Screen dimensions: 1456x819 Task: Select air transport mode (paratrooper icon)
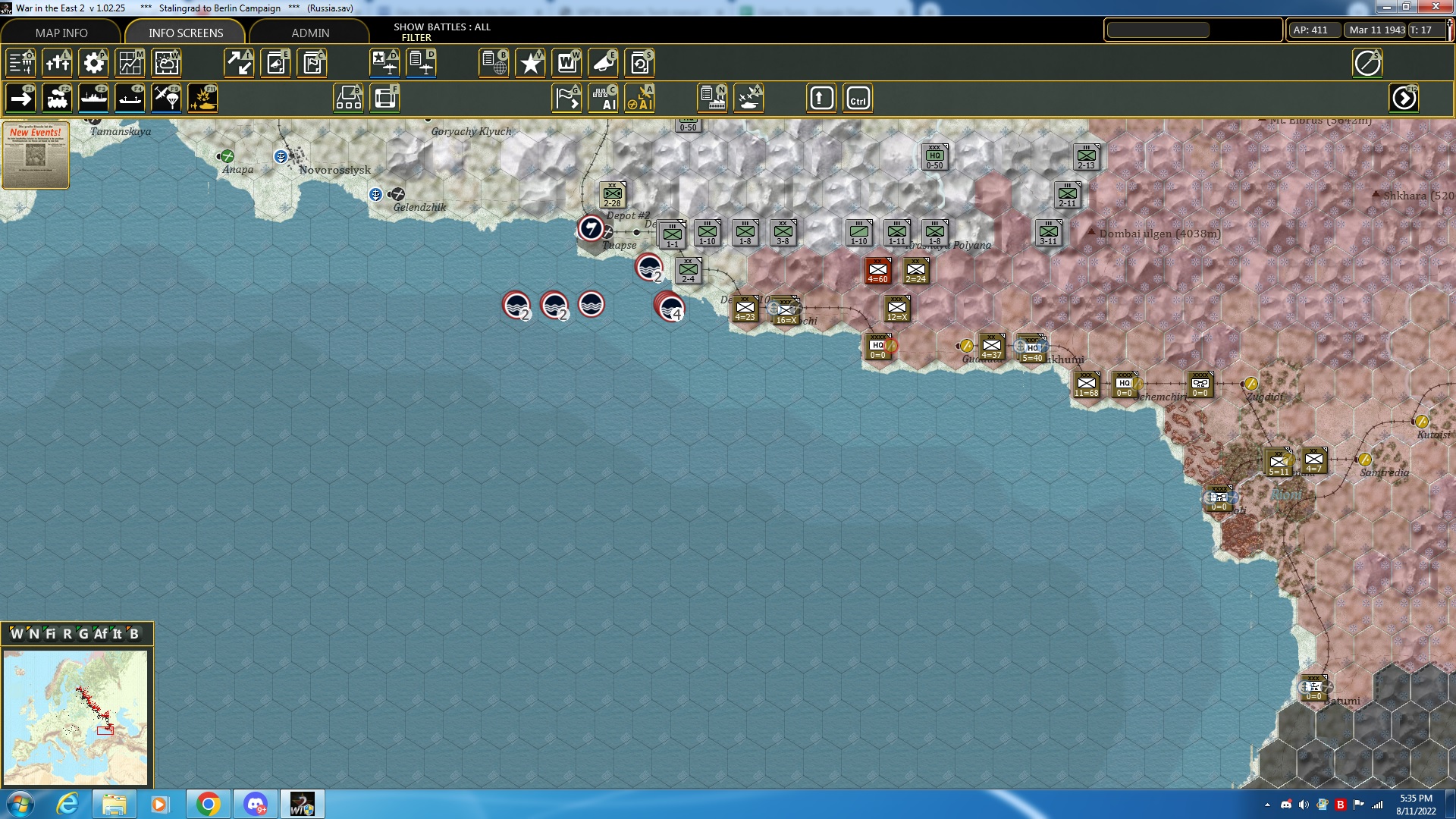pos(166,97)
